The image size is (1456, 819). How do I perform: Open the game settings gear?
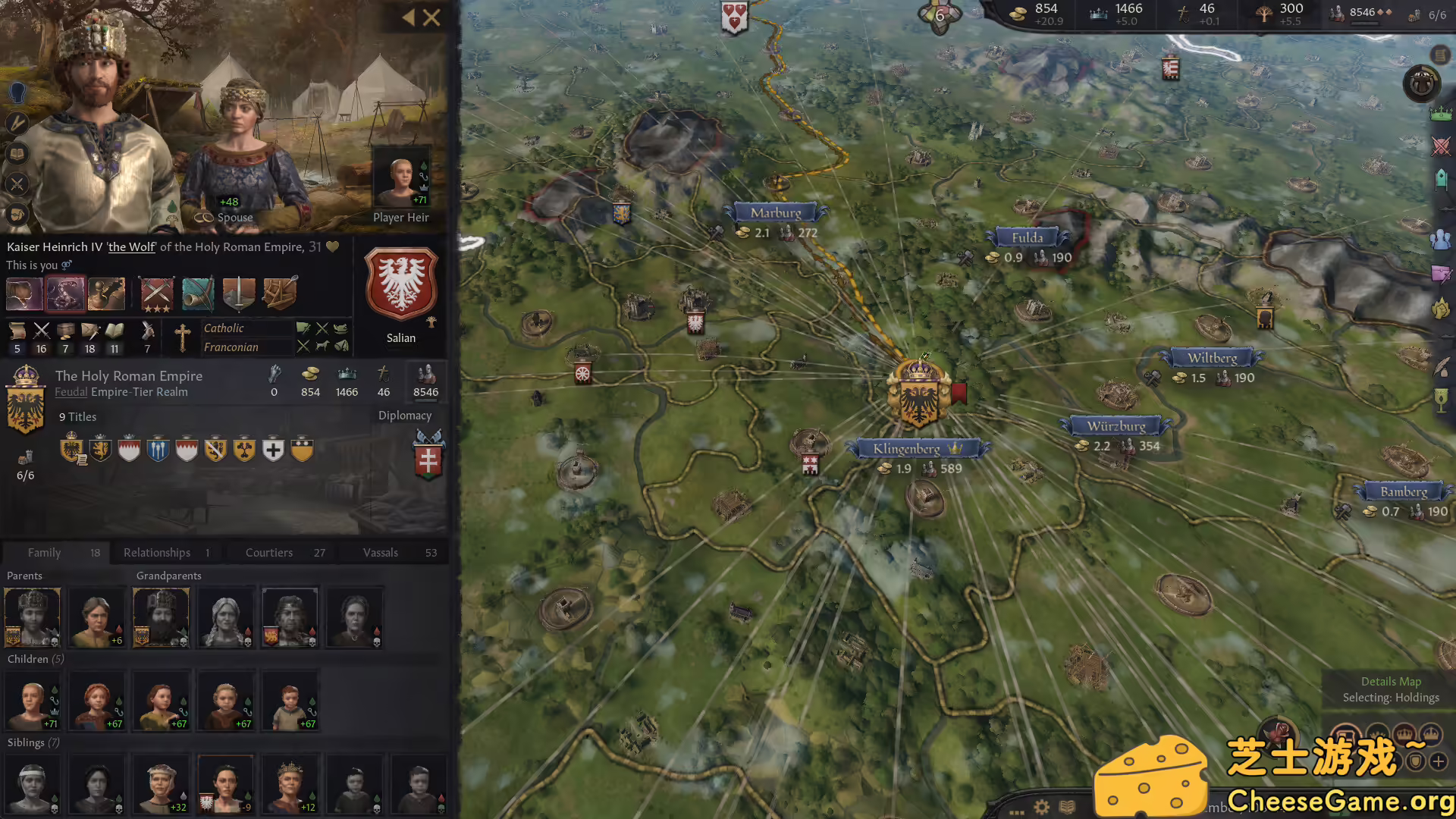(x=1041, y=807)
